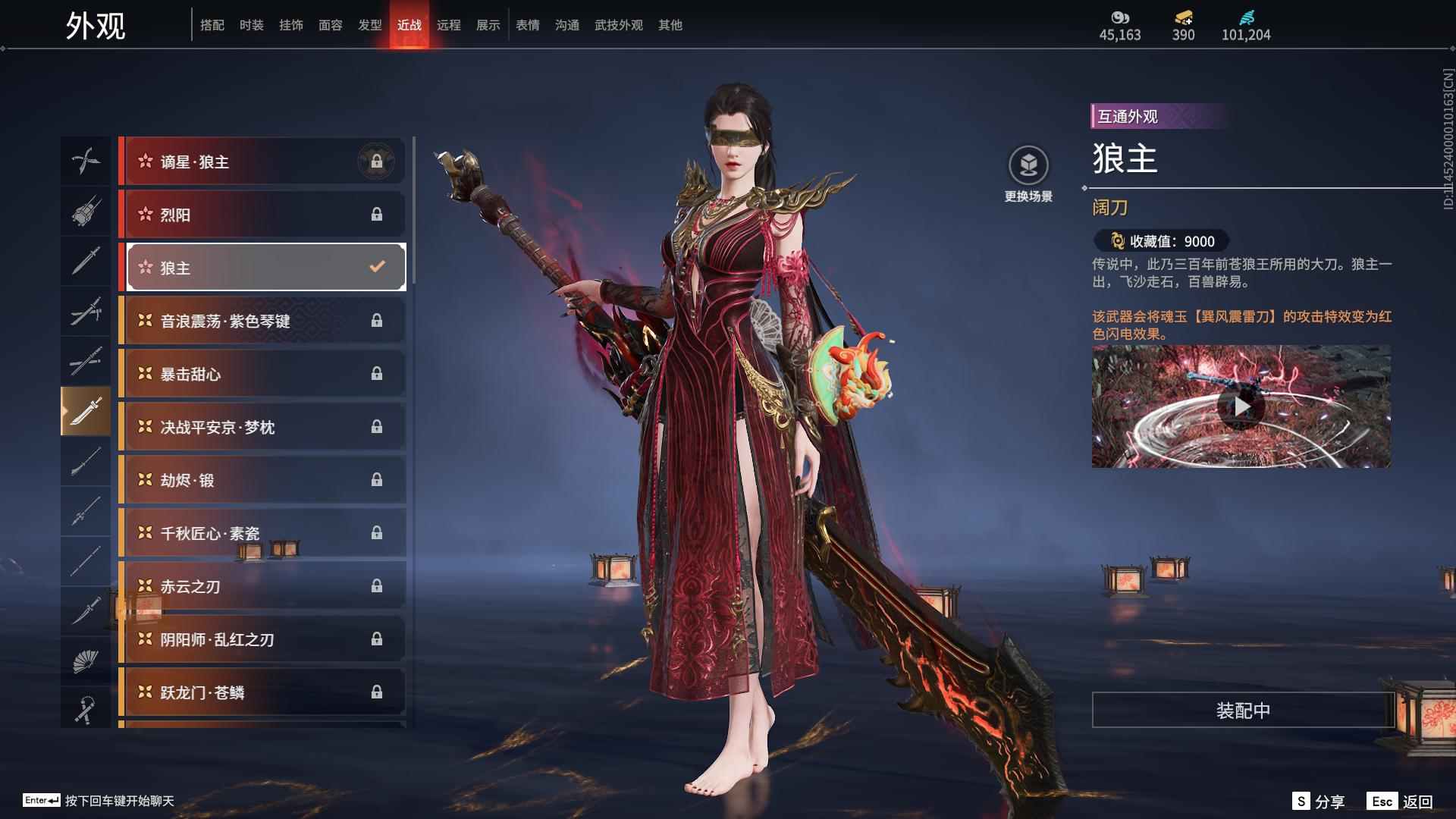Select the fan weapon category icon
The image size is (1456, 819).
pos(86,660)
